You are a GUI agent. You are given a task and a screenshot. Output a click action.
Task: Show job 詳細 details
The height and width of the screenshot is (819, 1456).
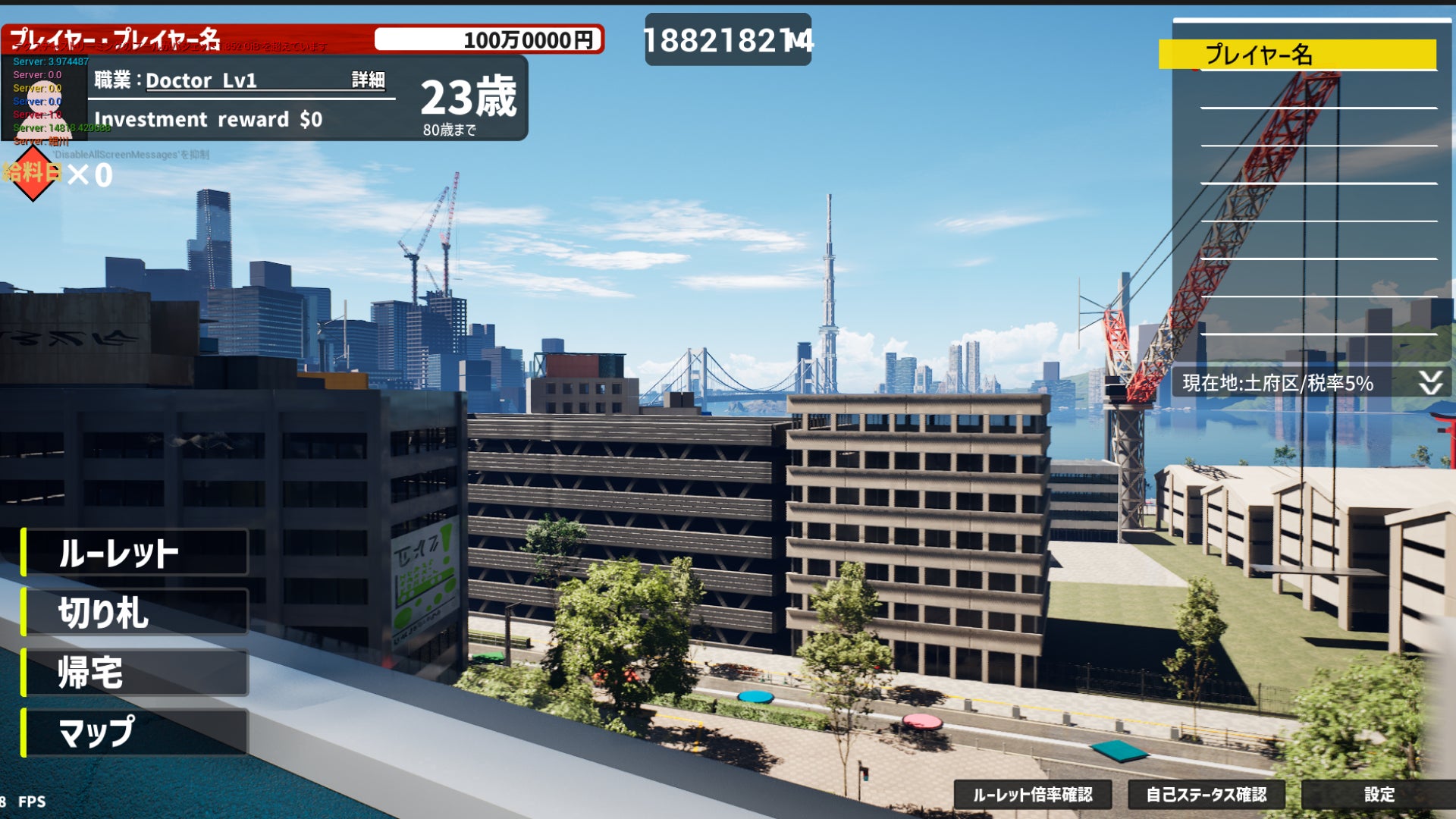click(x=369, y=80)
